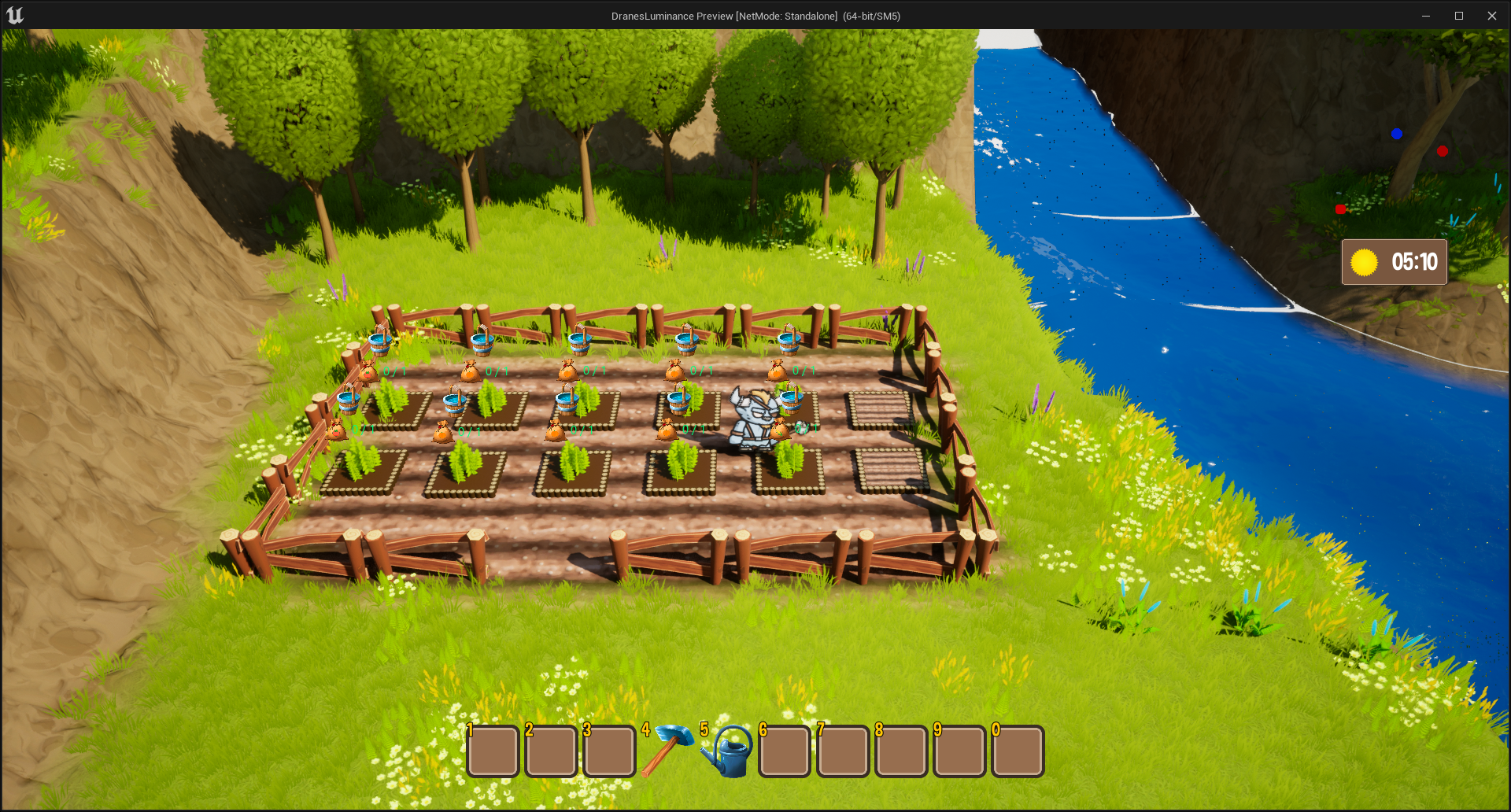Maximize the preview window
Screen dimensions: 1511x812
(x=1458, y=16)
